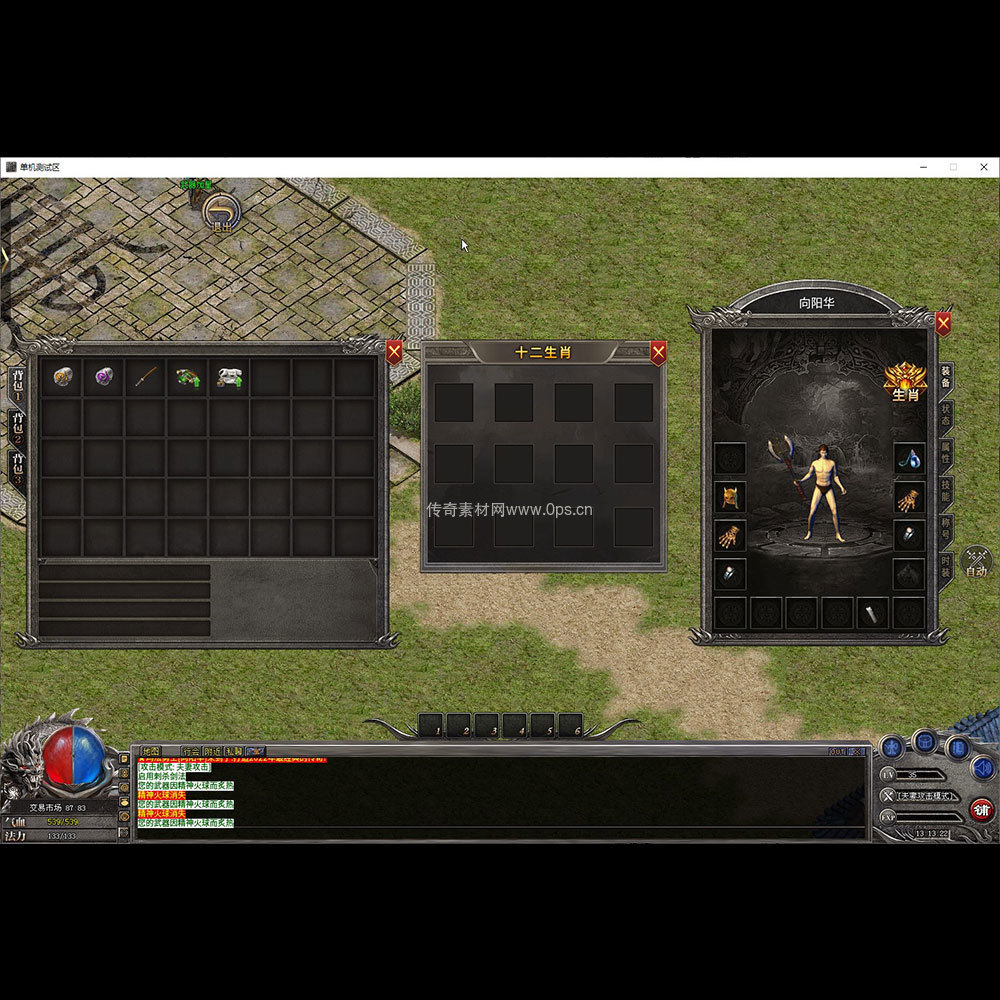Image resolution: width=1000 pixels, height=1000 pixels.
Task: Open the 属性 attributes tab
Action: [946, 452]
